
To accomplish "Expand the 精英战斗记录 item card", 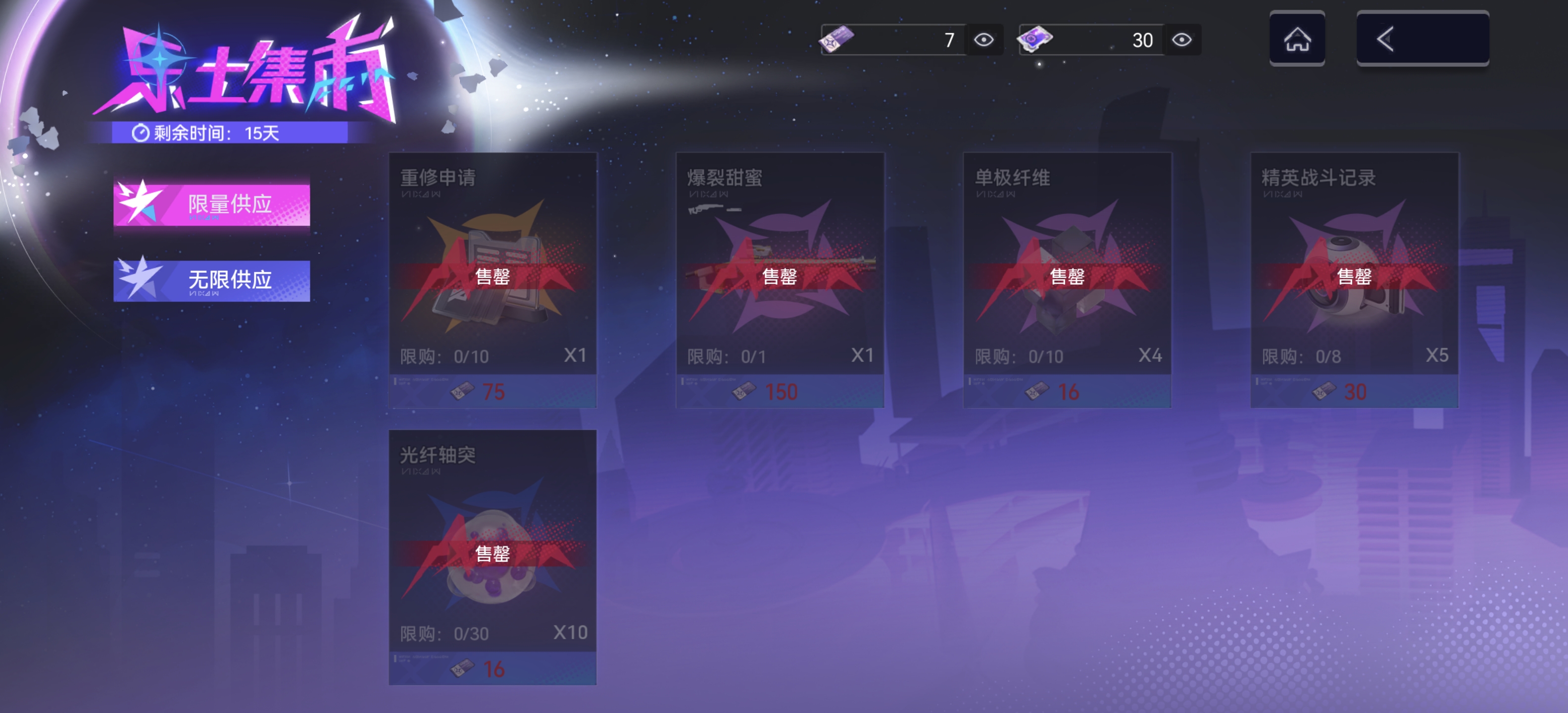I will 1353,280.
